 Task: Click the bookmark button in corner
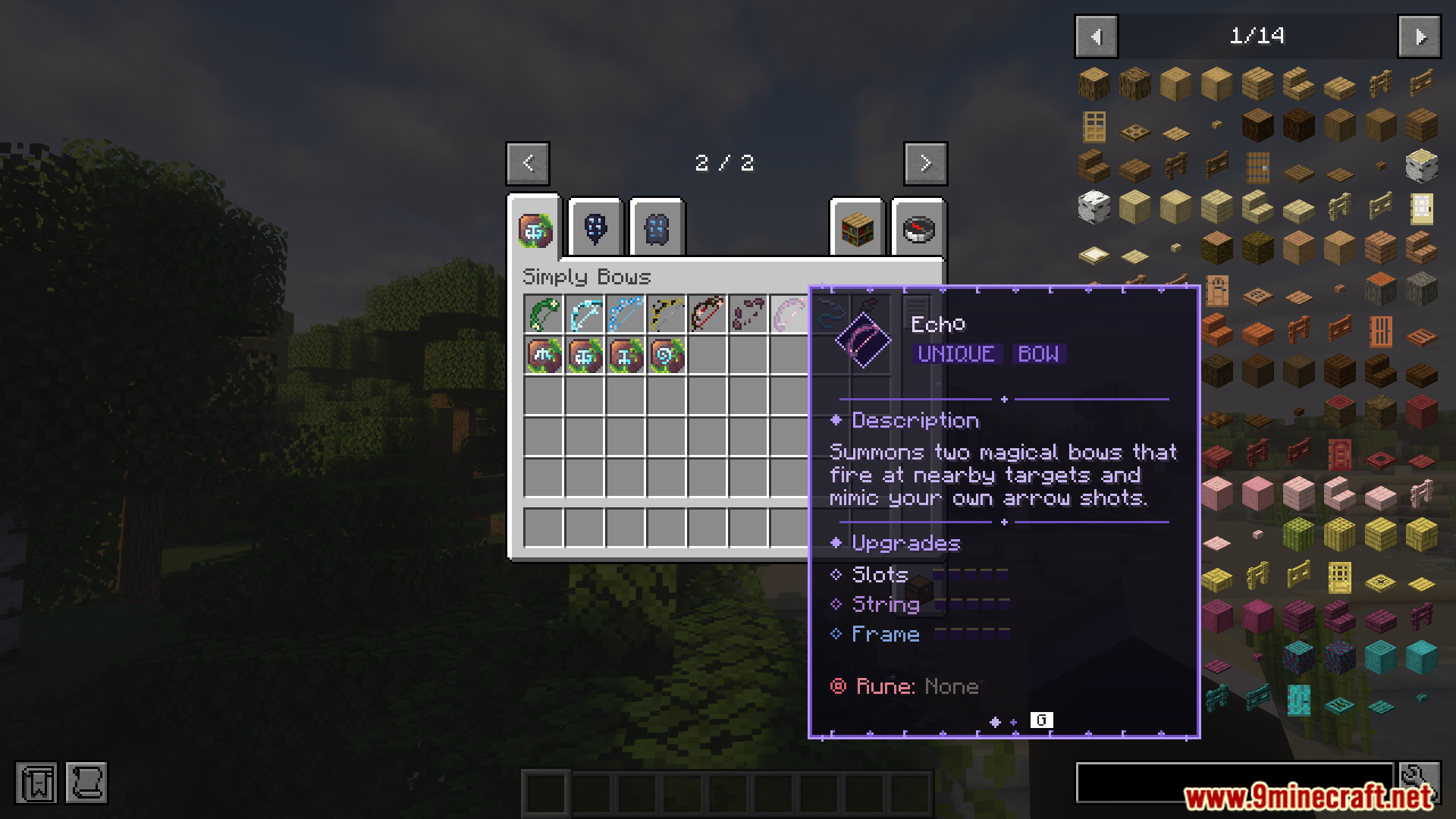click(36, 783)
